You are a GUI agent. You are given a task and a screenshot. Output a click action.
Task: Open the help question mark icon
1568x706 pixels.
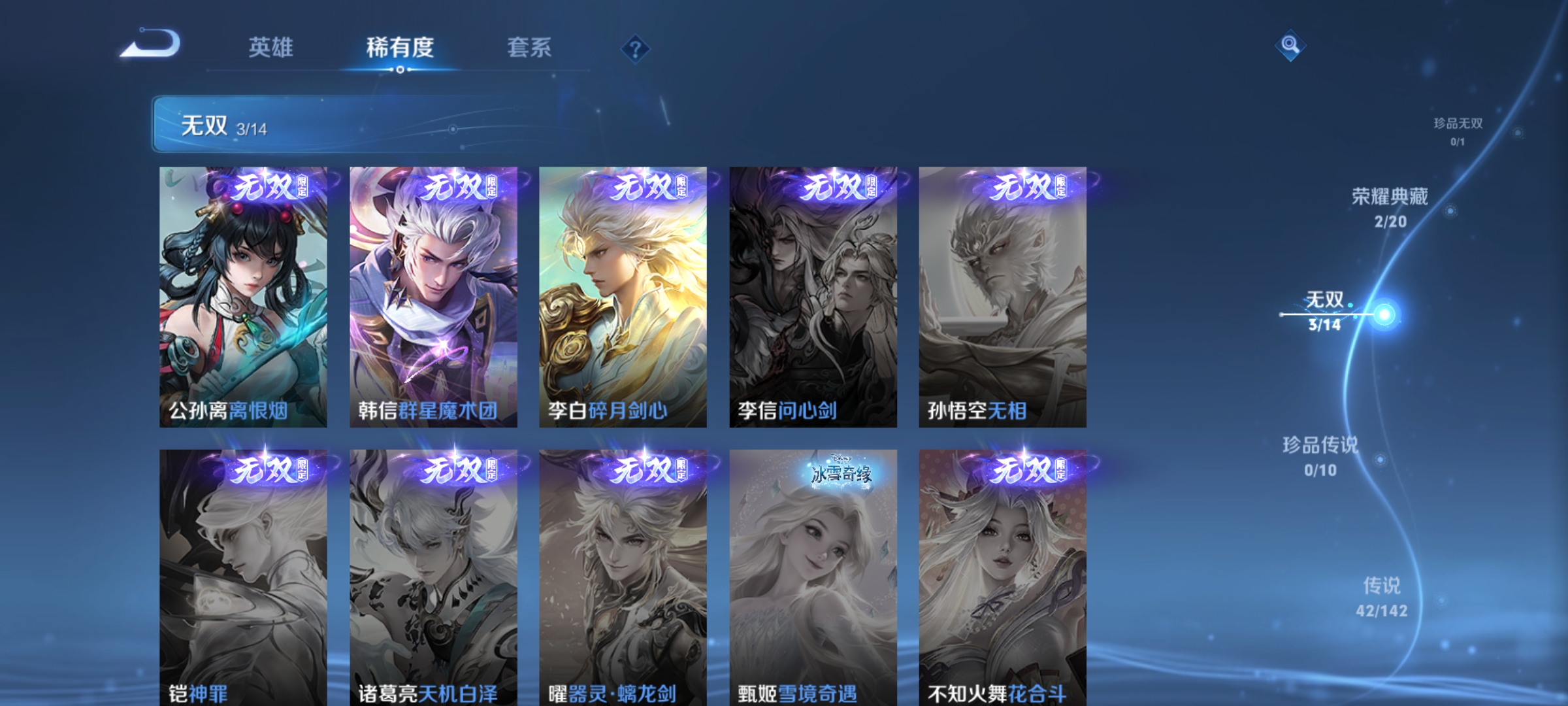(635, 47)
